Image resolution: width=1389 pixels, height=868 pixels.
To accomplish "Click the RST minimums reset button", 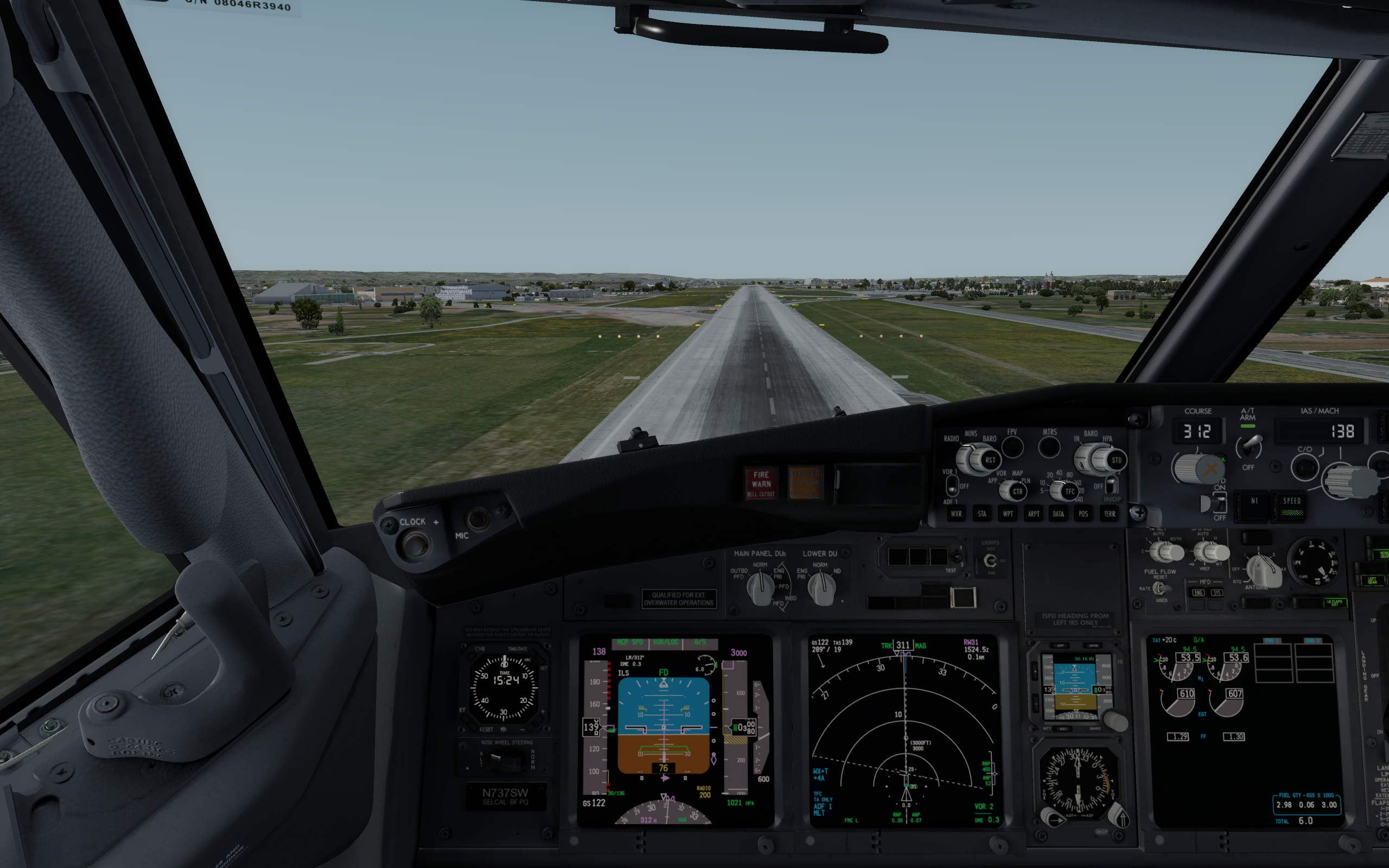I will (x=990, y=460).
